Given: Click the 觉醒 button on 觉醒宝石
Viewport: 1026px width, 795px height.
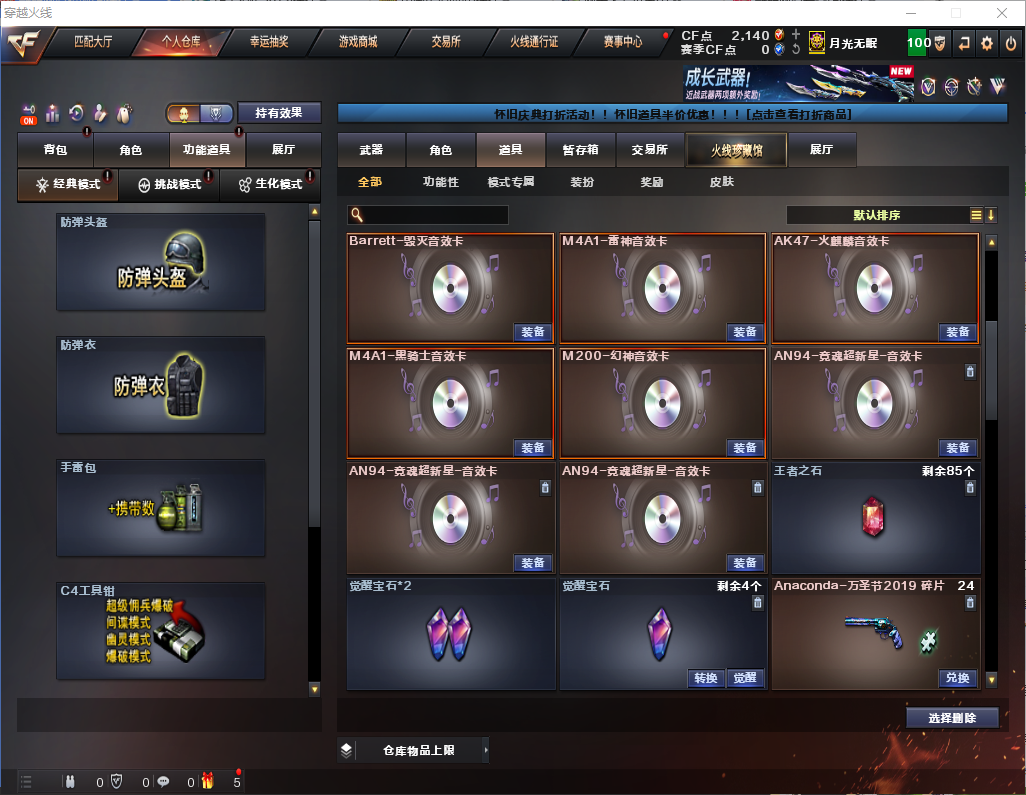Looking at the screenshot, I should click(746, 678).
